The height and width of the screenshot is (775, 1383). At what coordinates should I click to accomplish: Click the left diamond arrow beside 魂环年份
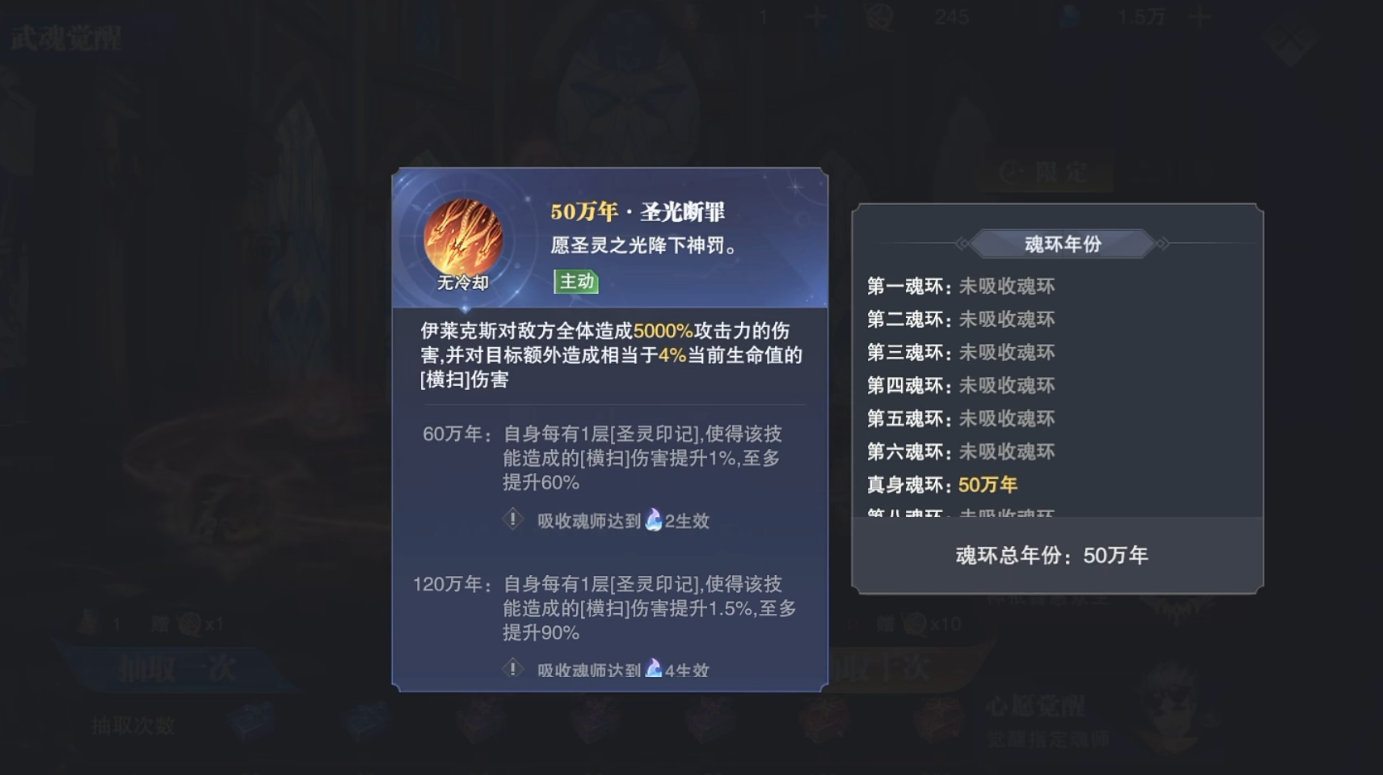(963, 244)
